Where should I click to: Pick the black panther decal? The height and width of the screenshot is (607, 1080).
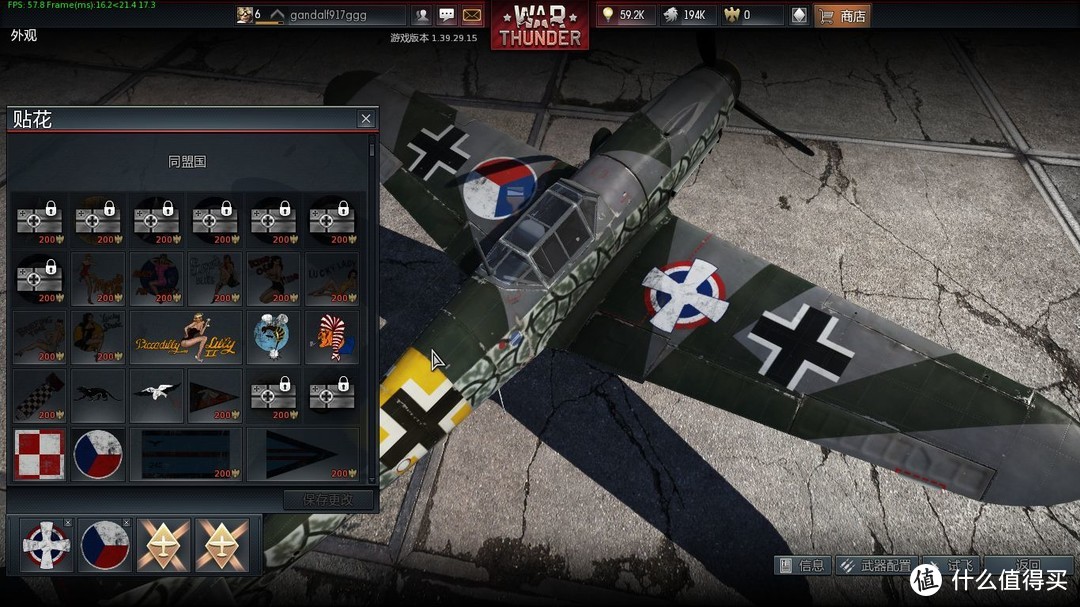tap(98, 395)
